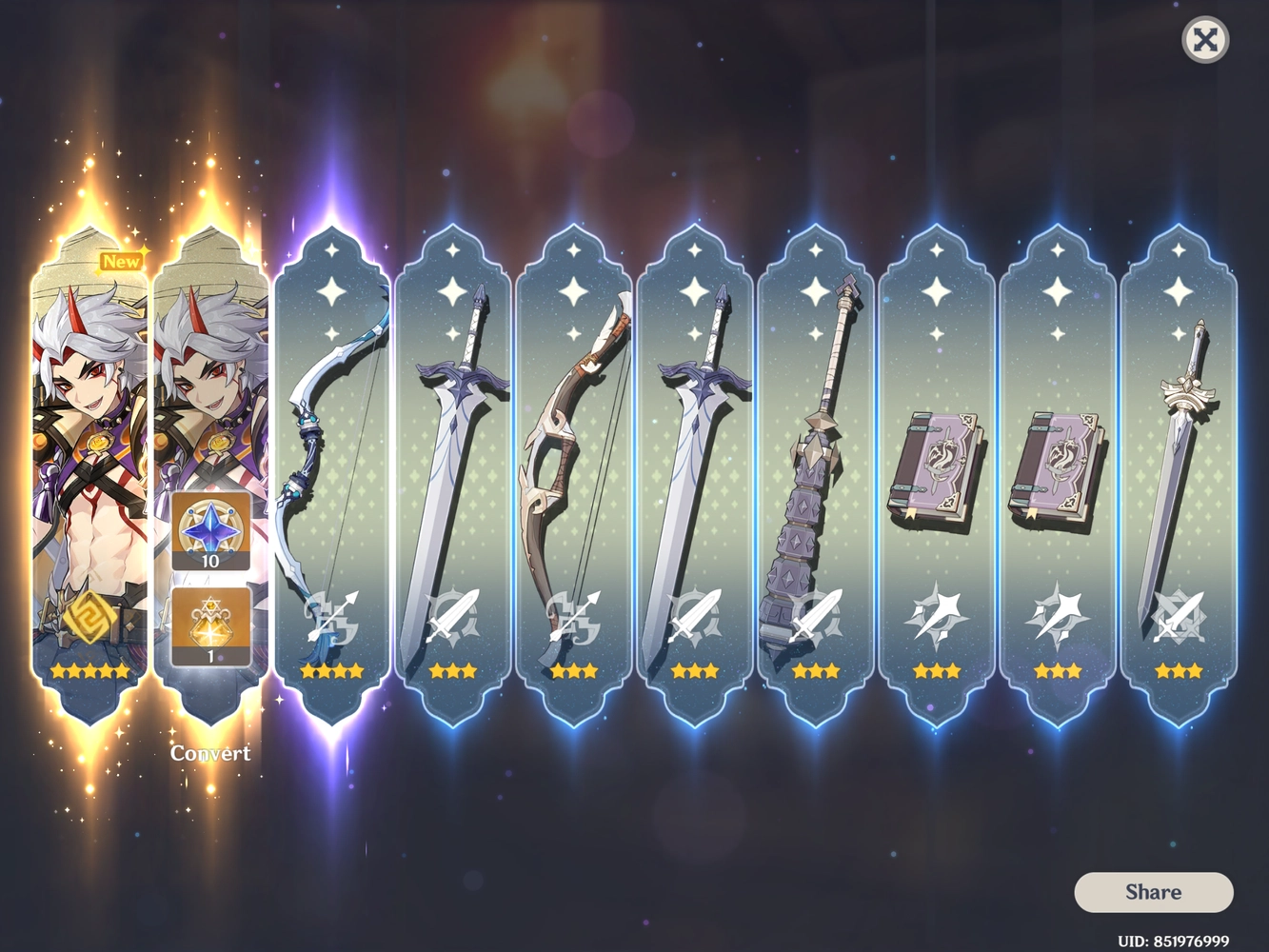Select the 4-star bow weapon card icon
Viewport: 1269px width, 952px height.
331,457
